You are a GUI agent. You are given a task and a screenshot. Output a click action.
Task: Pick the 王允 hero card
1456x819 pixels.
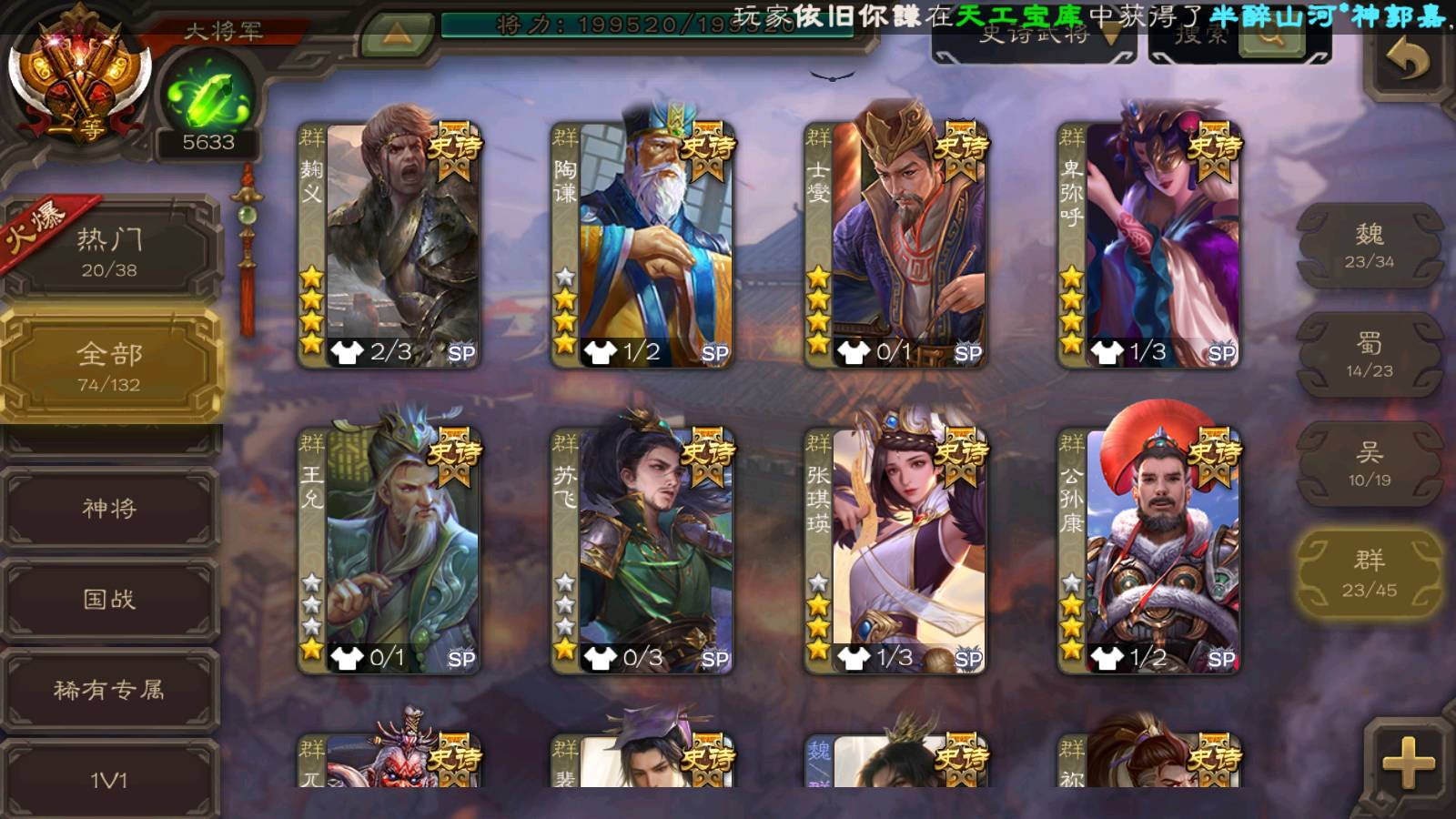coord(389,551)
